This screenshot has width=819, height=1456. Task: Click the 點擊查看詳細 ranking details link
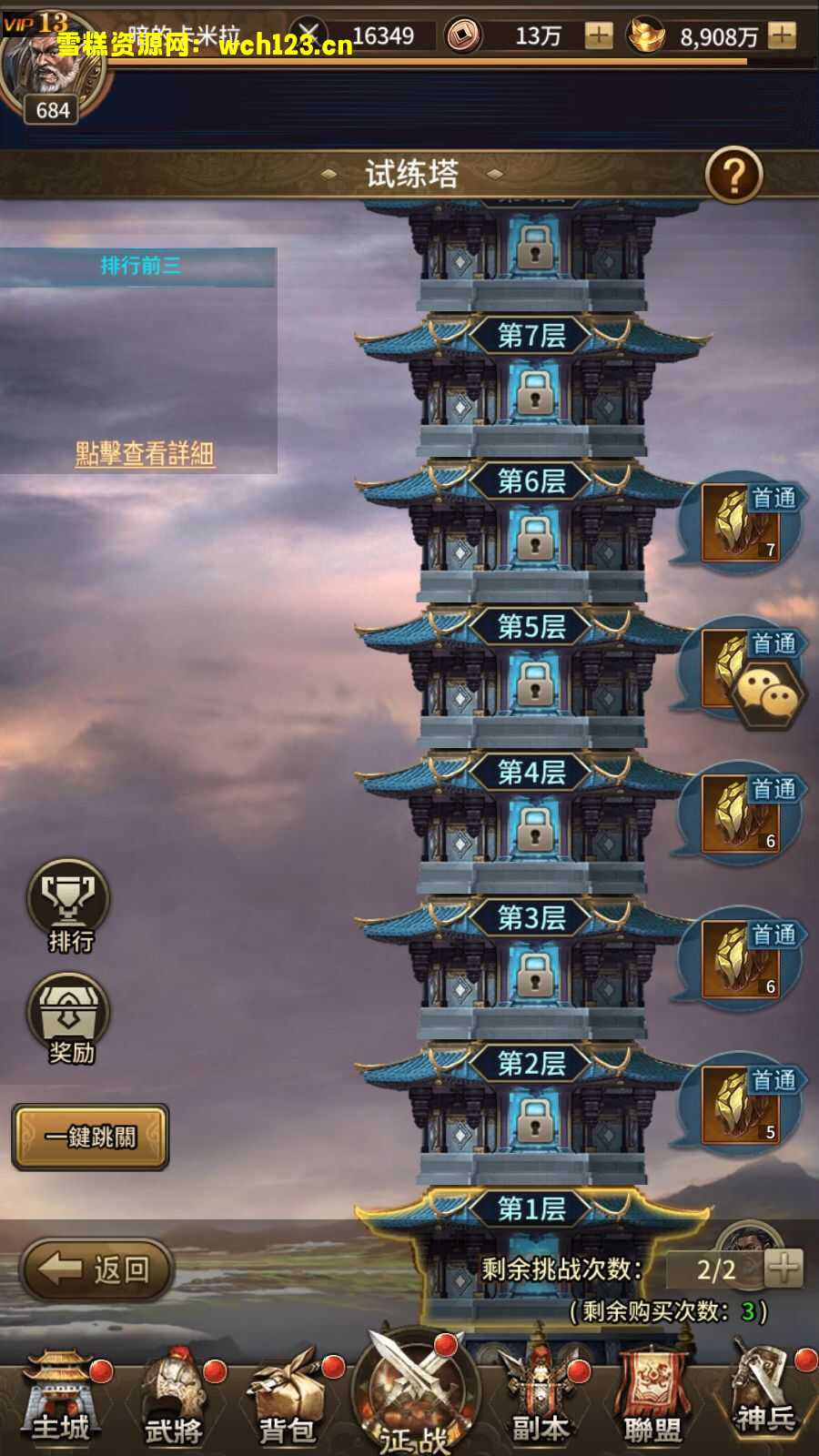(x=144, y=453)
